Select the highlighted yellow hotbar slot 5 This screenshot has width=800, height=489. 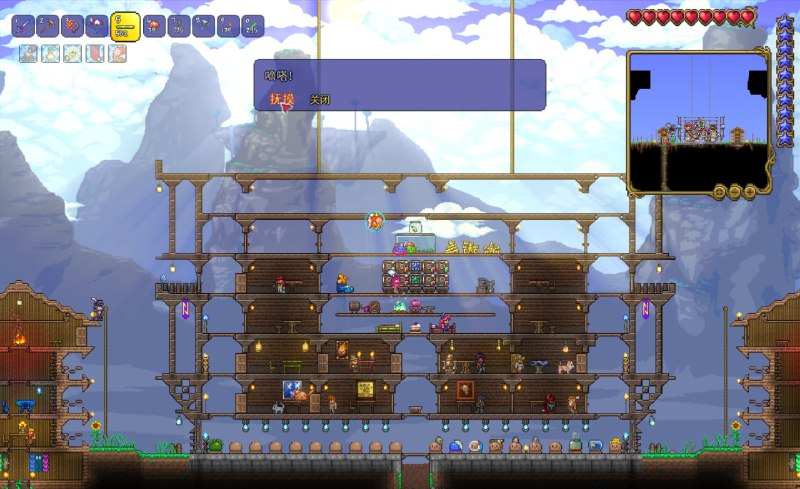125,24
